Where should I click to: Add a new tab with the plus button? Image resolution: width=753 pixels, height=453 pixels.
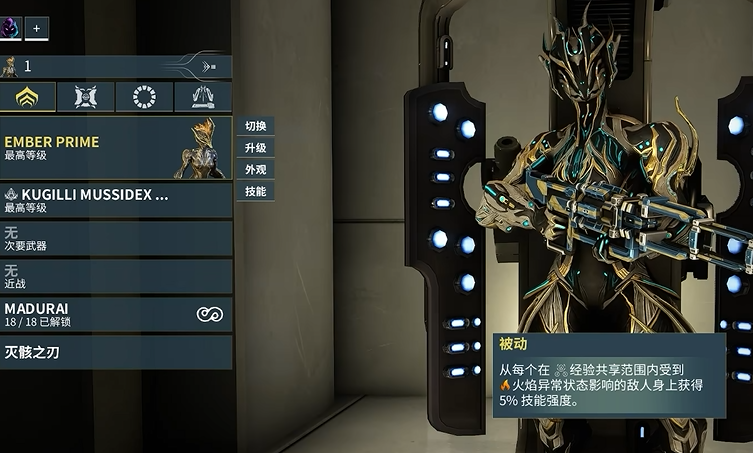click(36, 29)
